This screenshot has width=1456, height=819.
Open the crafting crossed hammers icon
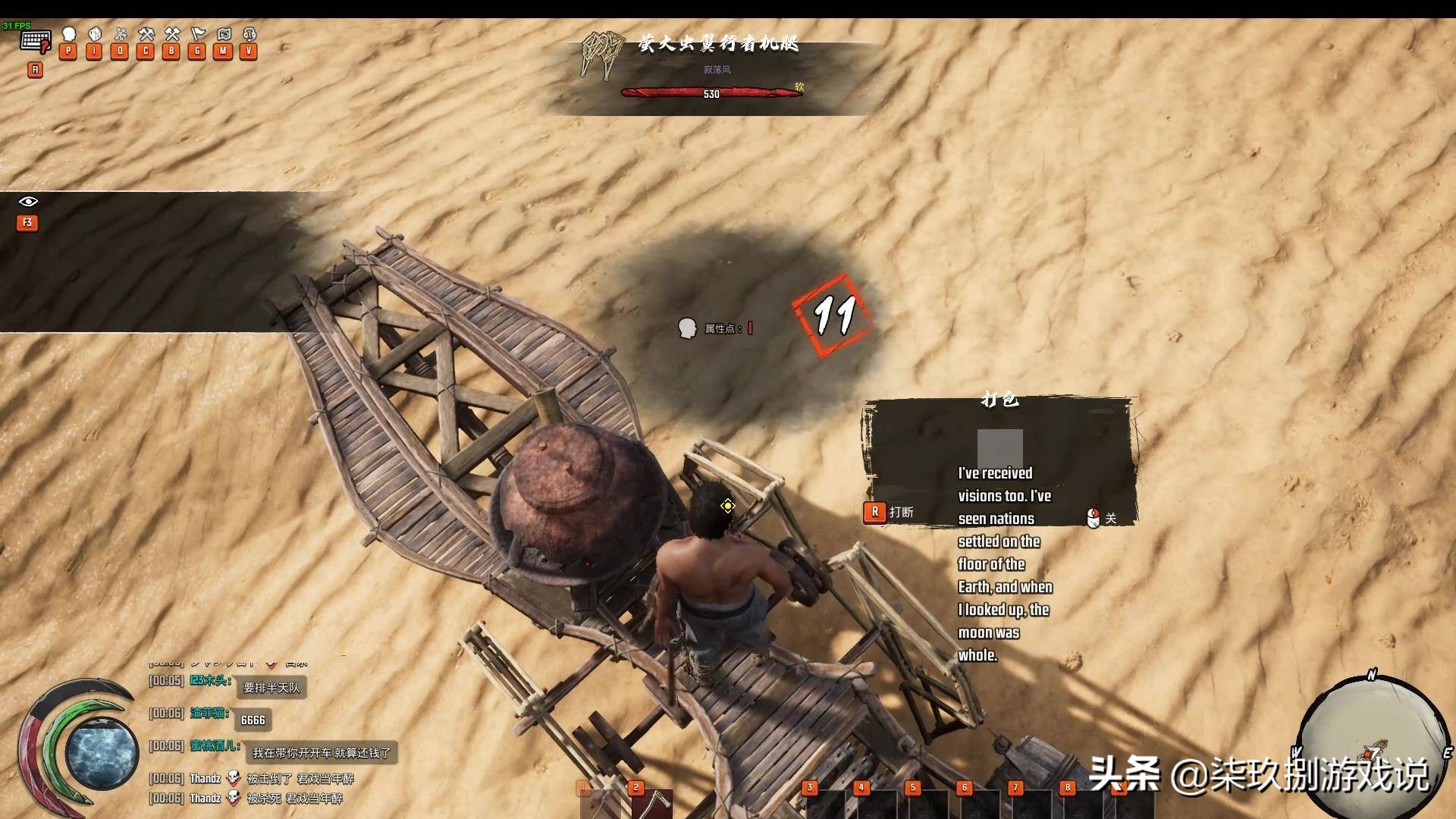click(146, 35)
